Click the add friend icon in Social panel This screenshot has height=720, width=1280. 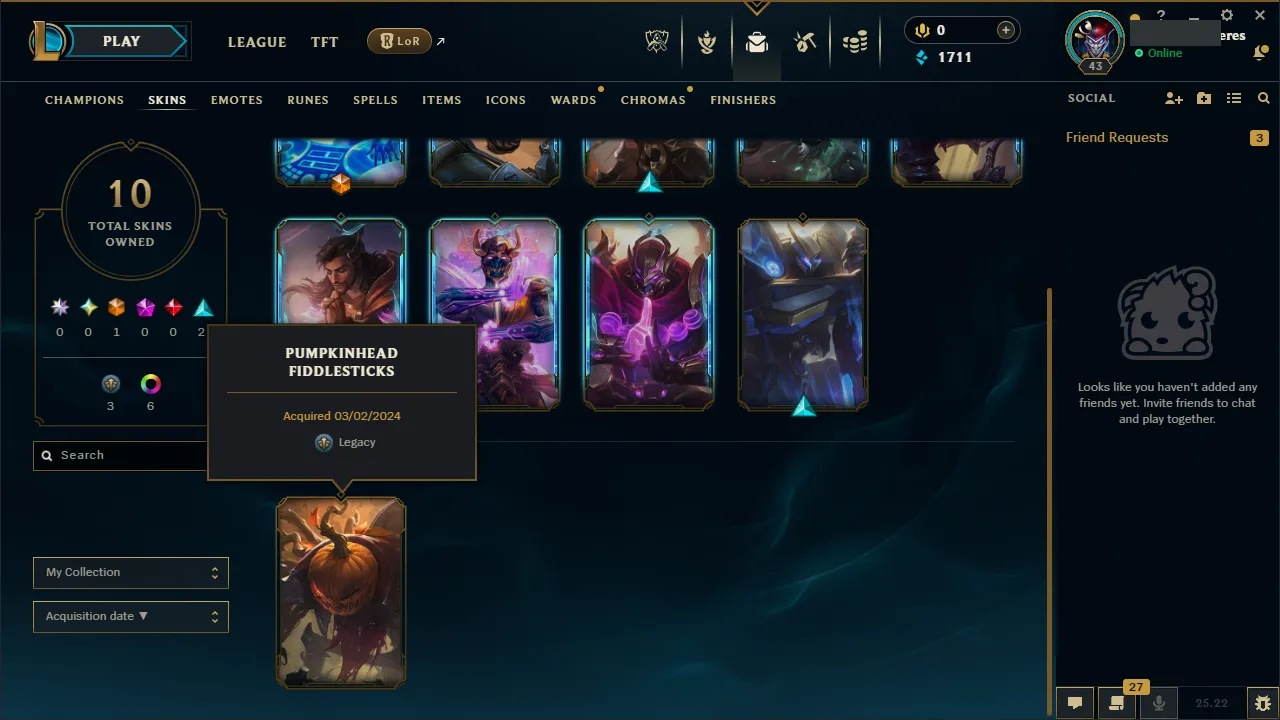click(x=1174, y=98)
